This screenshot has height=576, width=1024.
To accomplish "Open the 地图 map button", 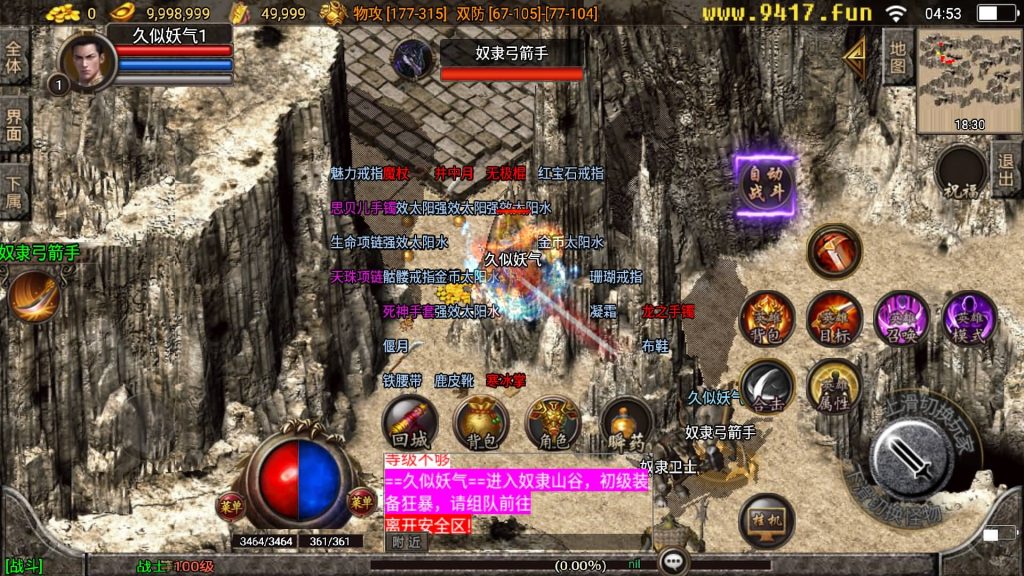I will (897, 56).
